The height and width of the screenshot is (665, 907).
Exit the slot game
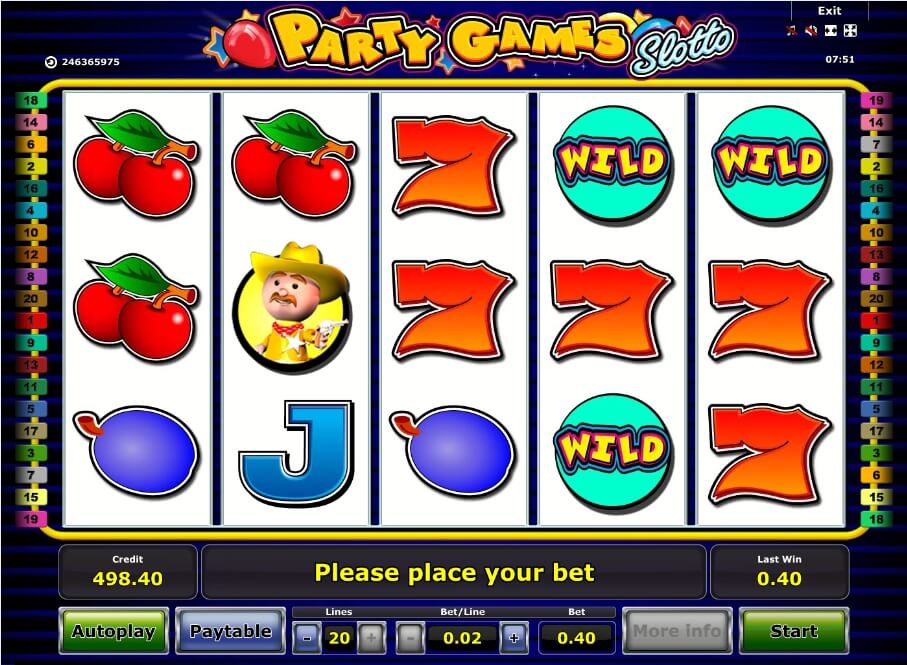829,11
